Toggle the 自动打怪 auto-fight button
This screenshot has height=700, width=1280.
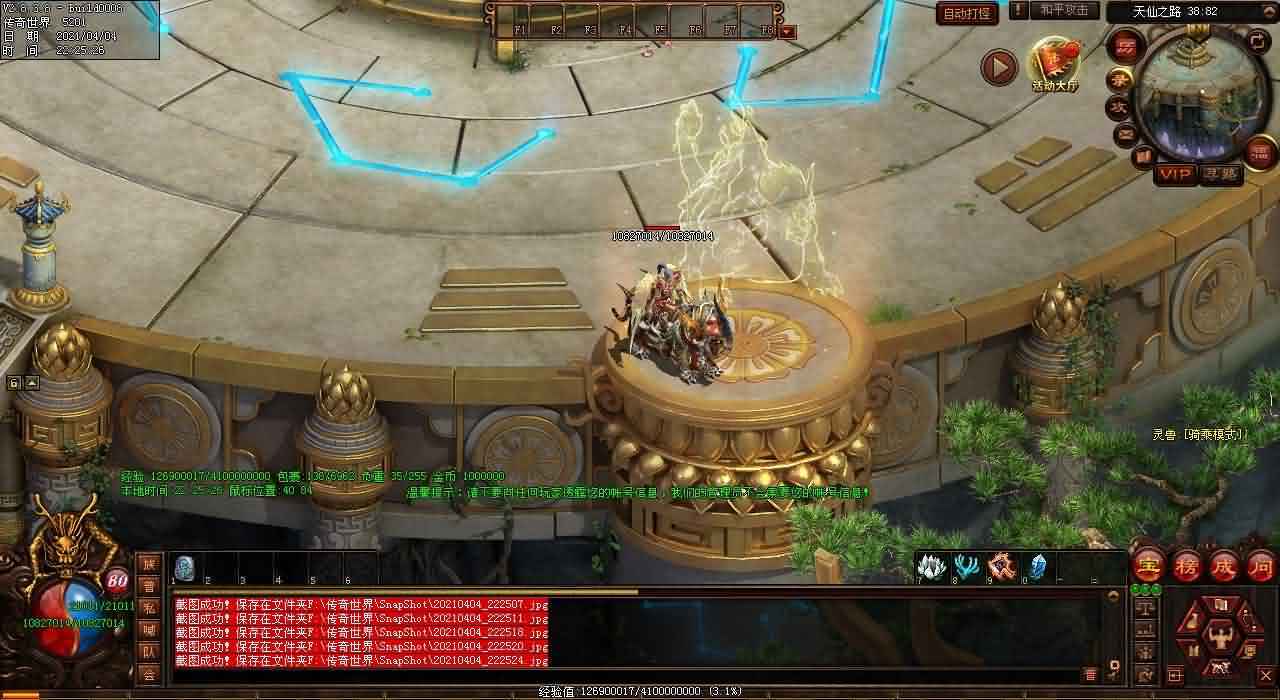click(967, 13)
